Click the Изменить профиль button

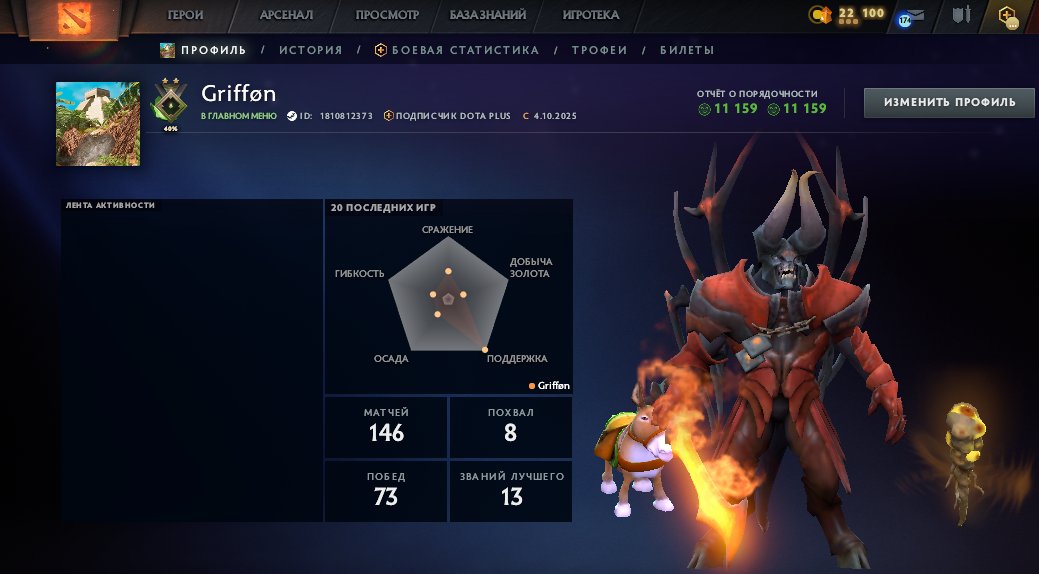tap(949, 102)
